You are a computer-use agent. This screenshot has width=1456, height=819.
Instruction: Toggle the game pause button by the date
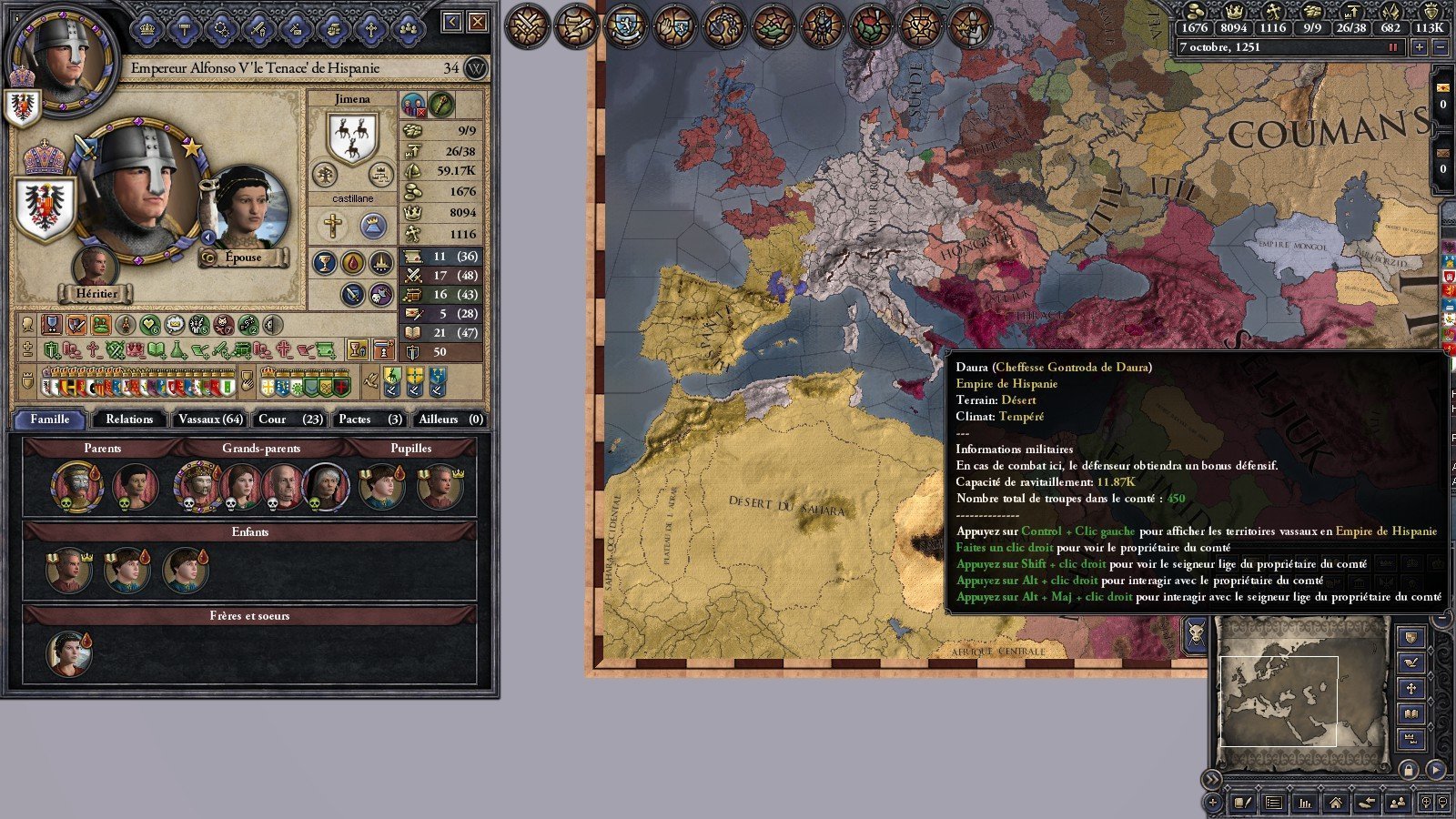click(x=1392, y=47)
